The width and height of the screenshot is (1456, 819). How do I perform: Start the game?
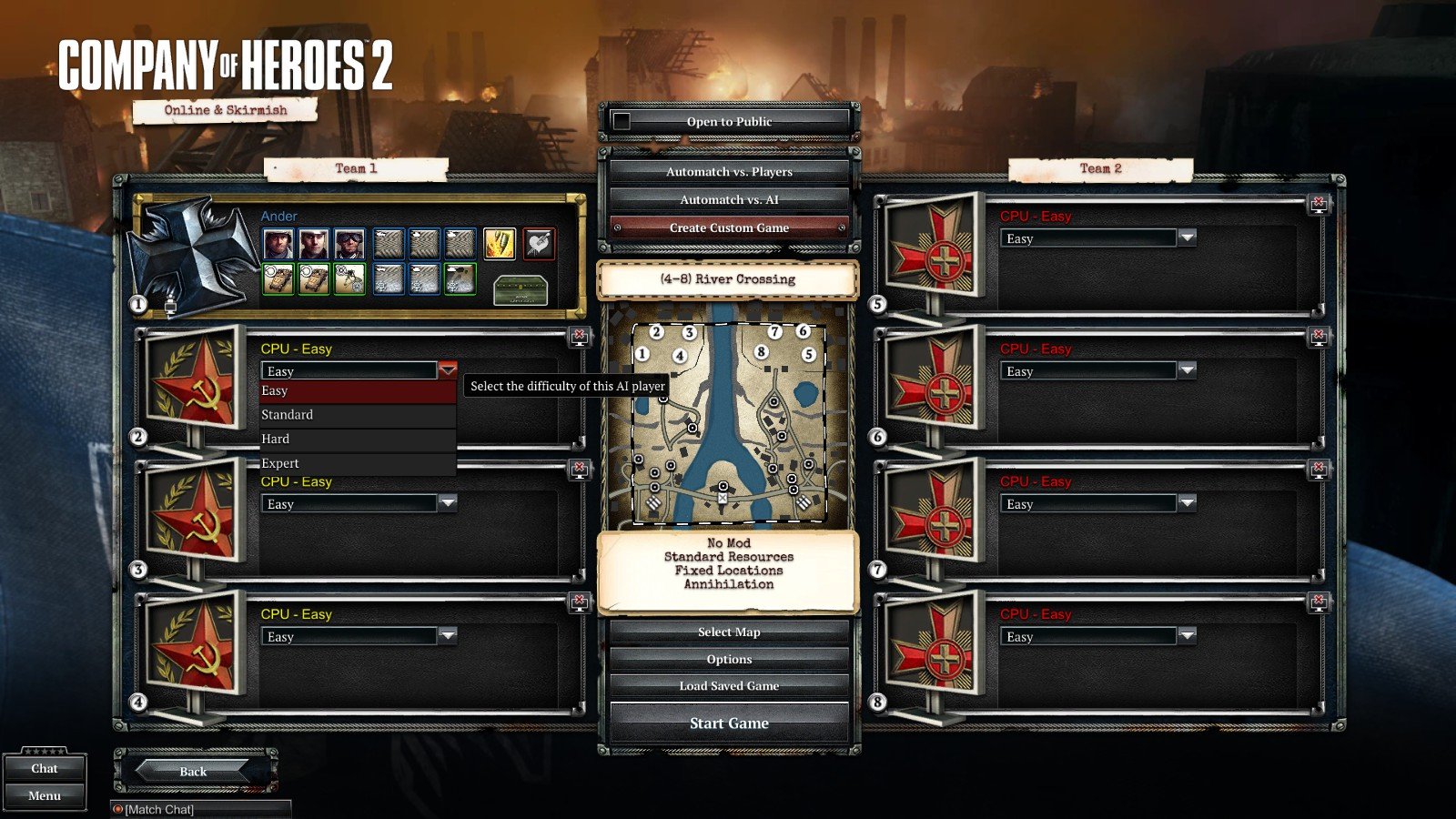click(x=729, y=723)
